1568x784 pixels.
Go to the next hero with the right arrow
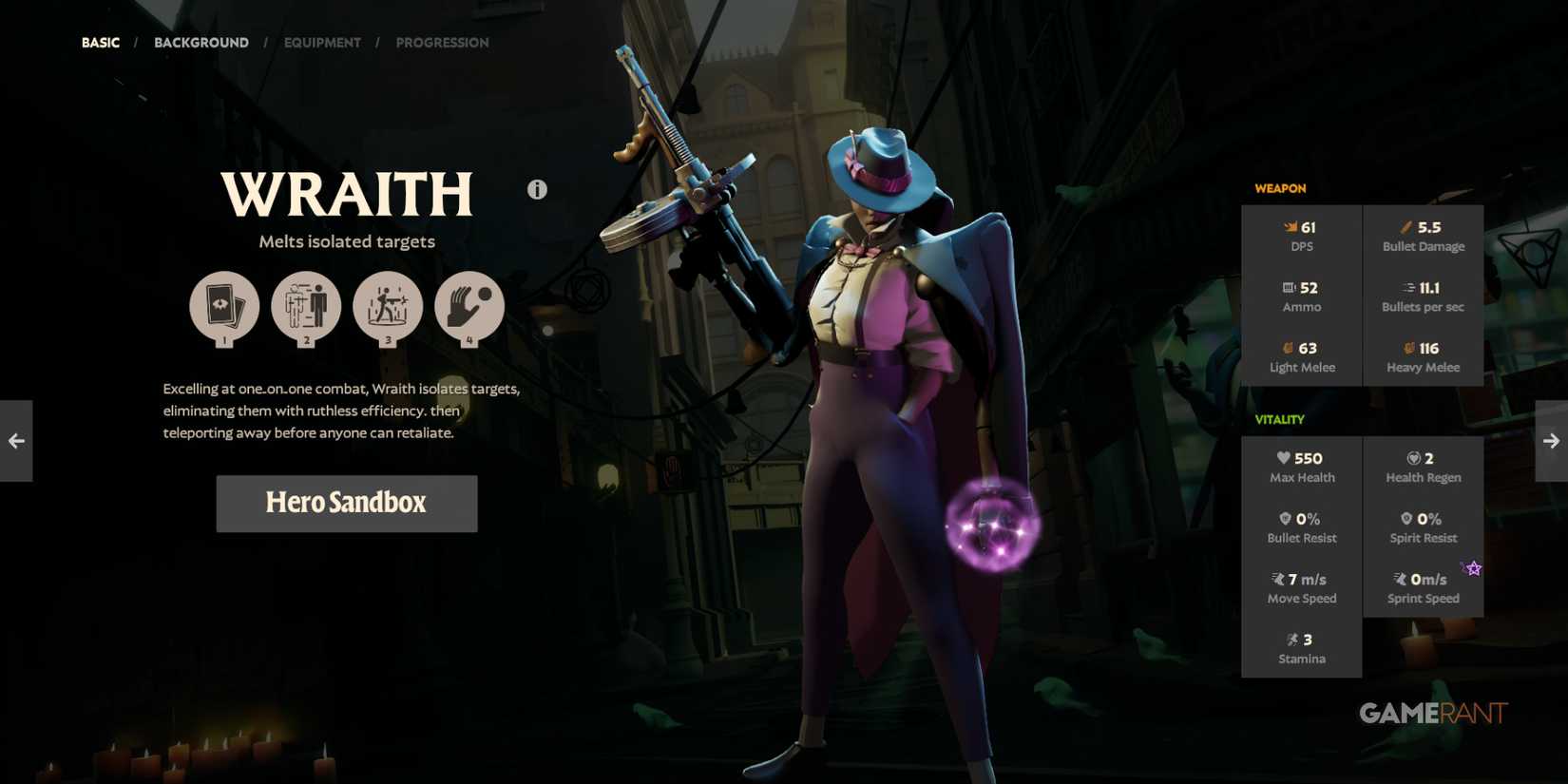click(x=1552, y=440)
